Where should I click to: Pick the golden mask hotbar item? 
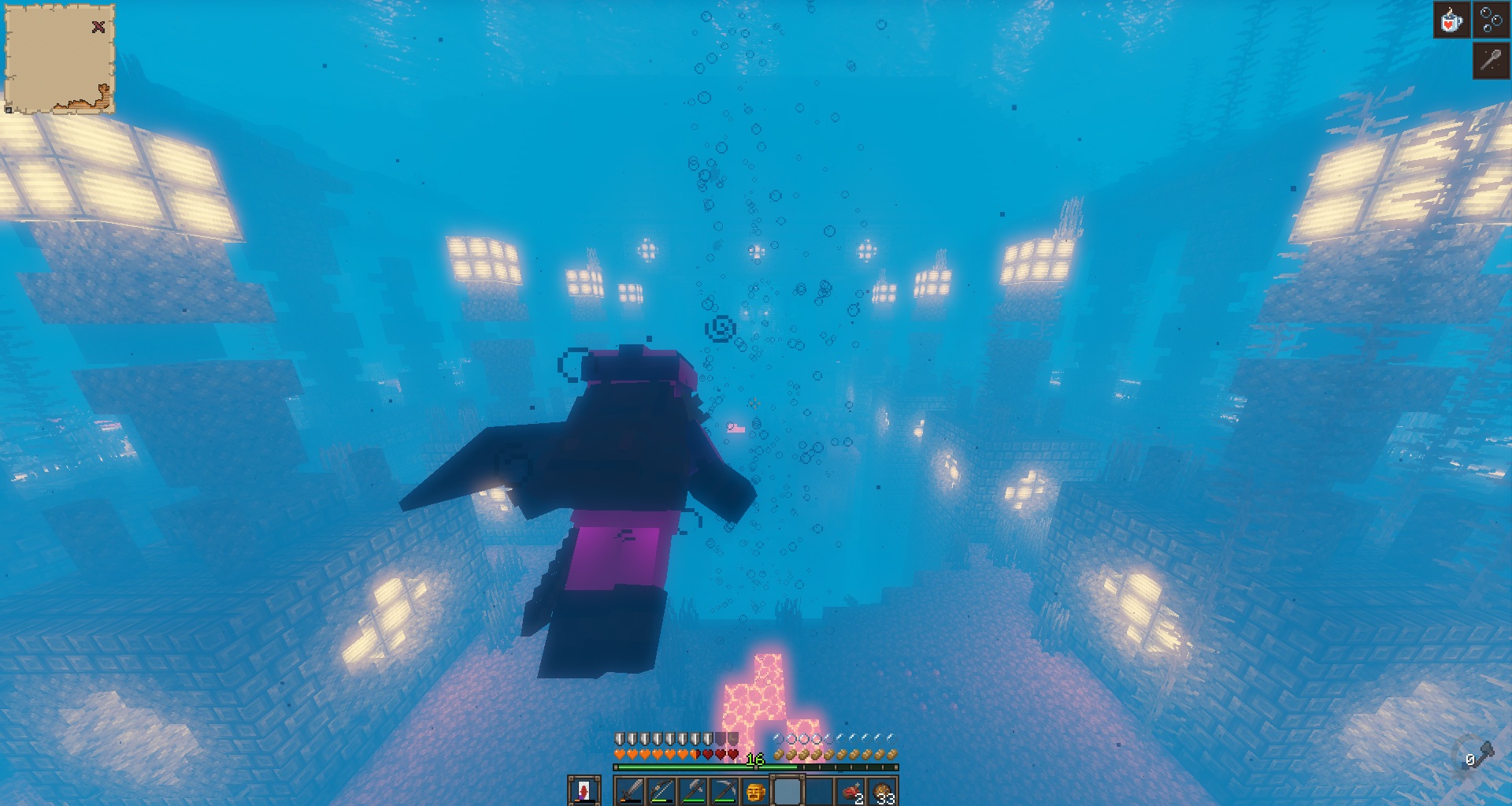click(x=755, y=790)
